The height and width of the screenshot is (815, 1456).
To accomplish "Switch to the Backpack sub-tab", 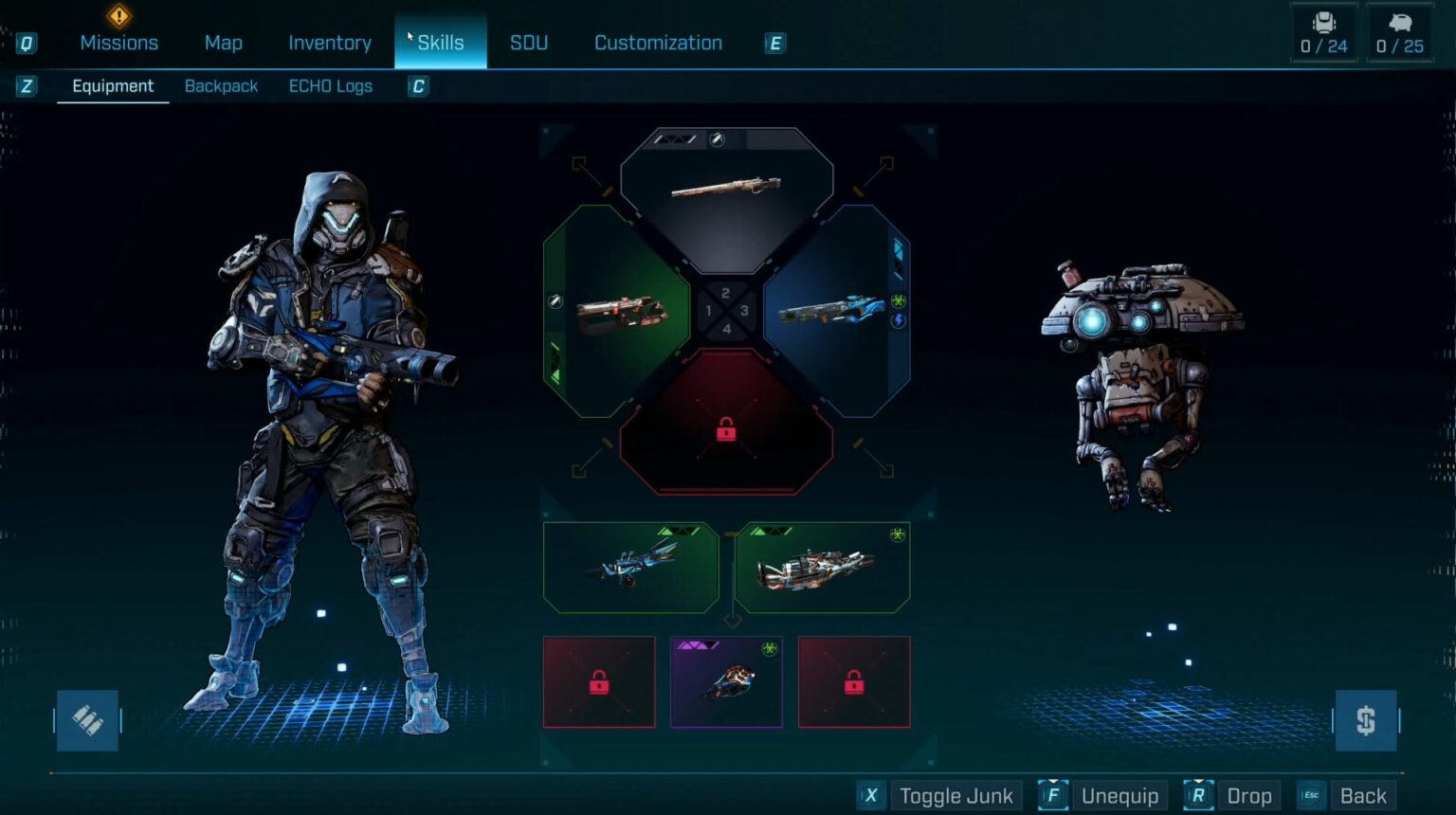I will [x=221, y=86].
